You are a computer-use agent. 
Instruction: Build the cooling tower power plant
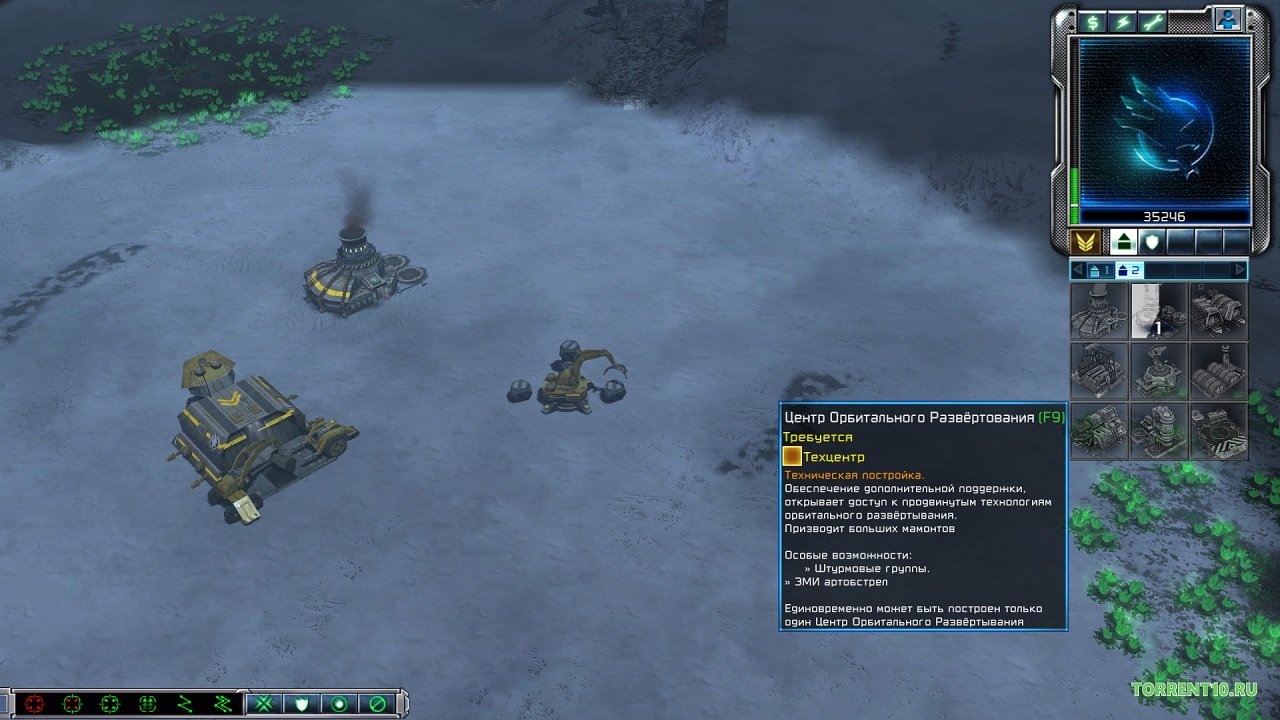[1099, 311]
